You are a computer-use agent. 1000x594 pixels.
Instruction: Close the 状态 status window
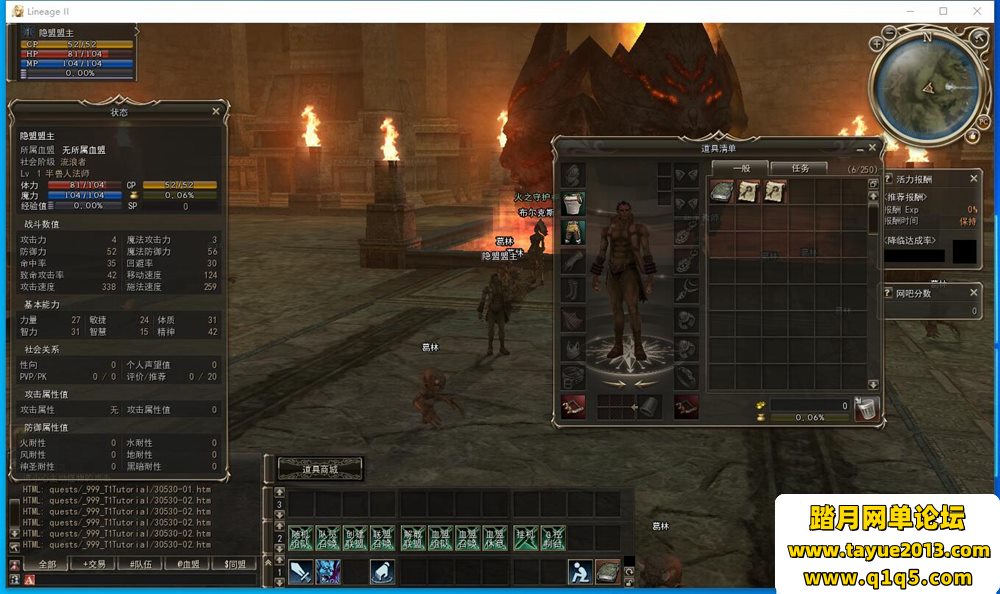point(216,112)
